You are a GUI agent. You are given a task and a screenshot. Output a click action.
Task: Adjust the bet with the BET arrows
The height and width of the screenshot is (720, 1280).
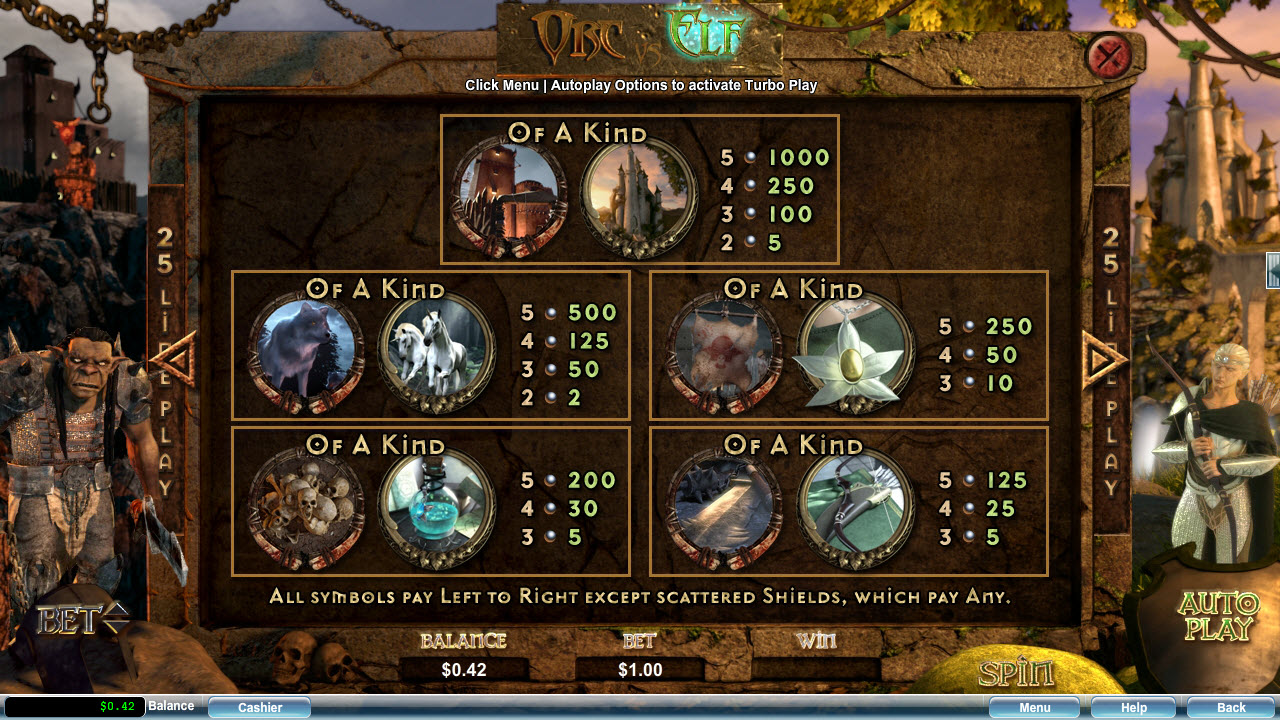(116, 619)
